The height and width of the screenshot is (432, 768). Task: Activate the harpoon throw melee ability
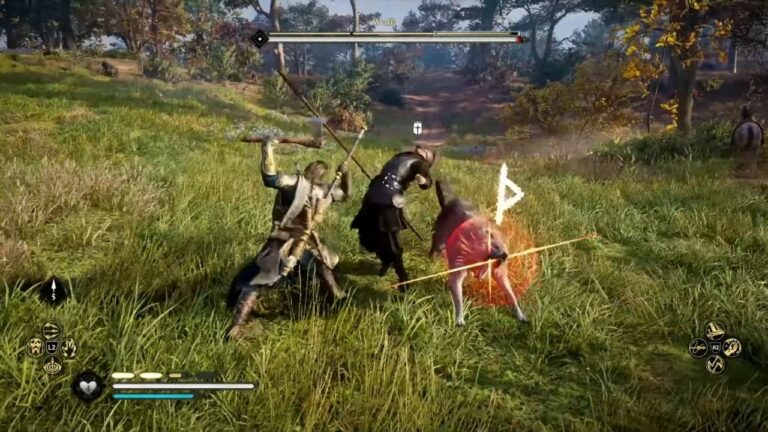(x=698, y=347)
